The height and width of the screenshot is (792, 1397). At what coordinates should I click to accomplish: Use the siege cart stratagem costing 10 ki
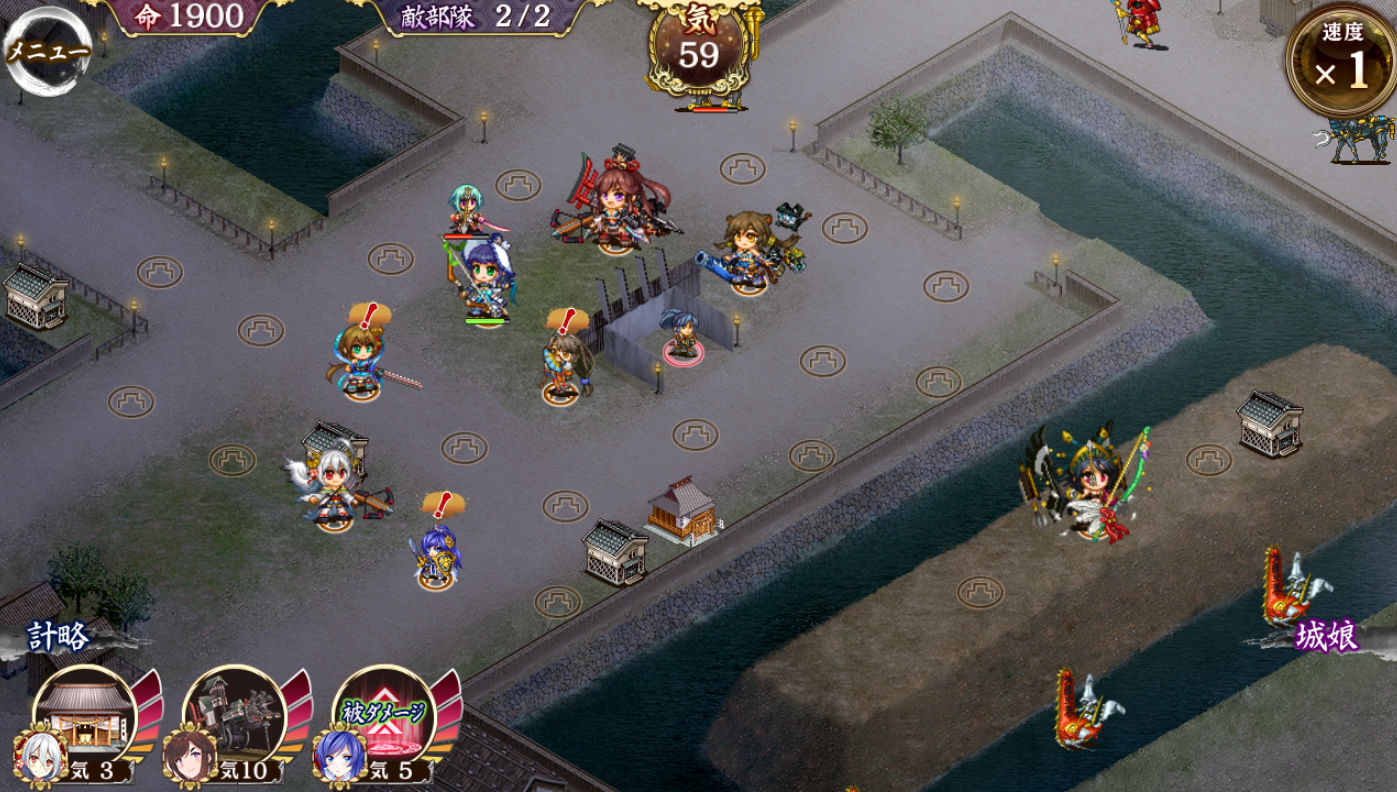pos(235,717)
